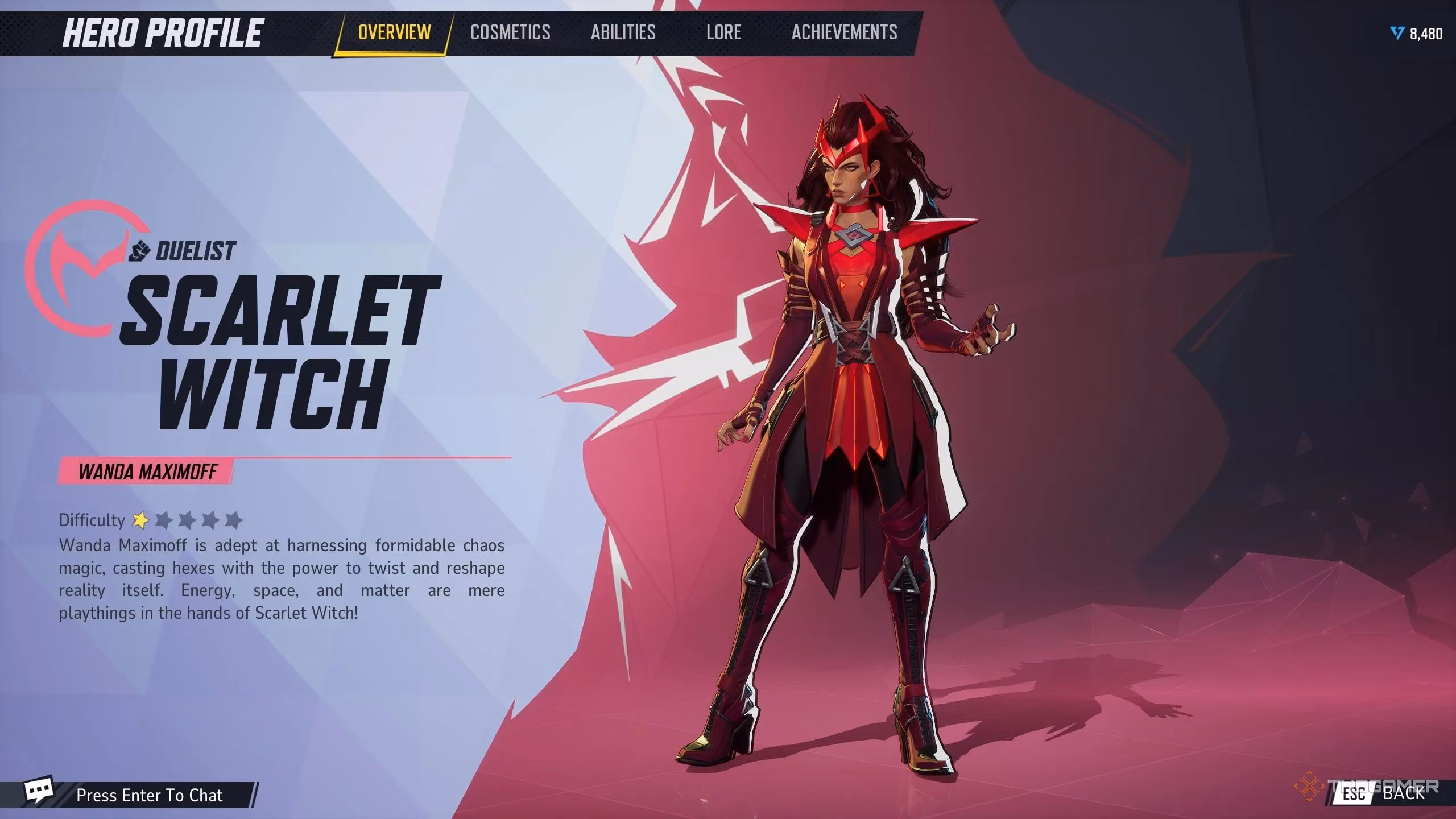1456x819 pixels.
Task: Switch to the Cosmetics tab
Action: [x=510, y=32]
